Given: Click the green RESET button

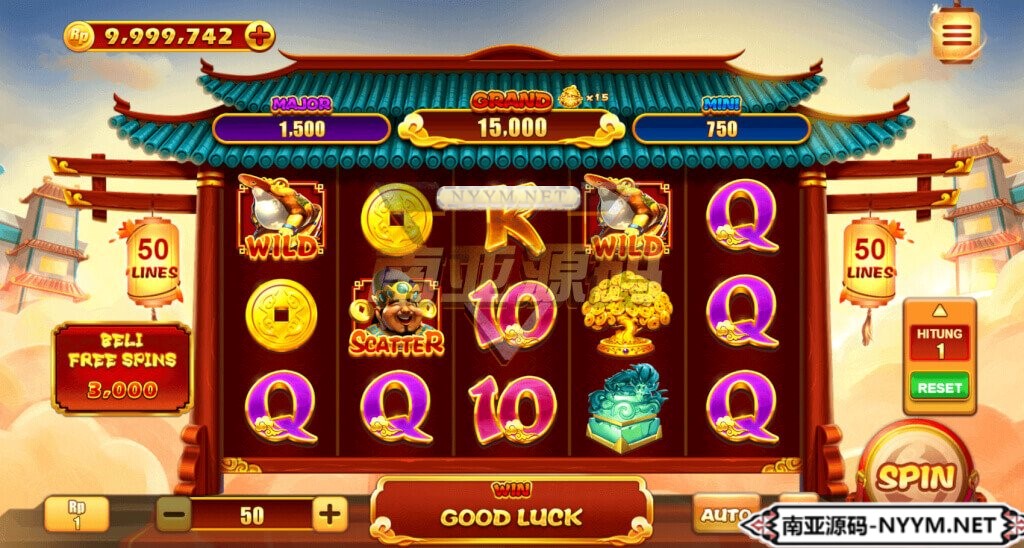Looking at the screenshot, I should coord(939,386).
